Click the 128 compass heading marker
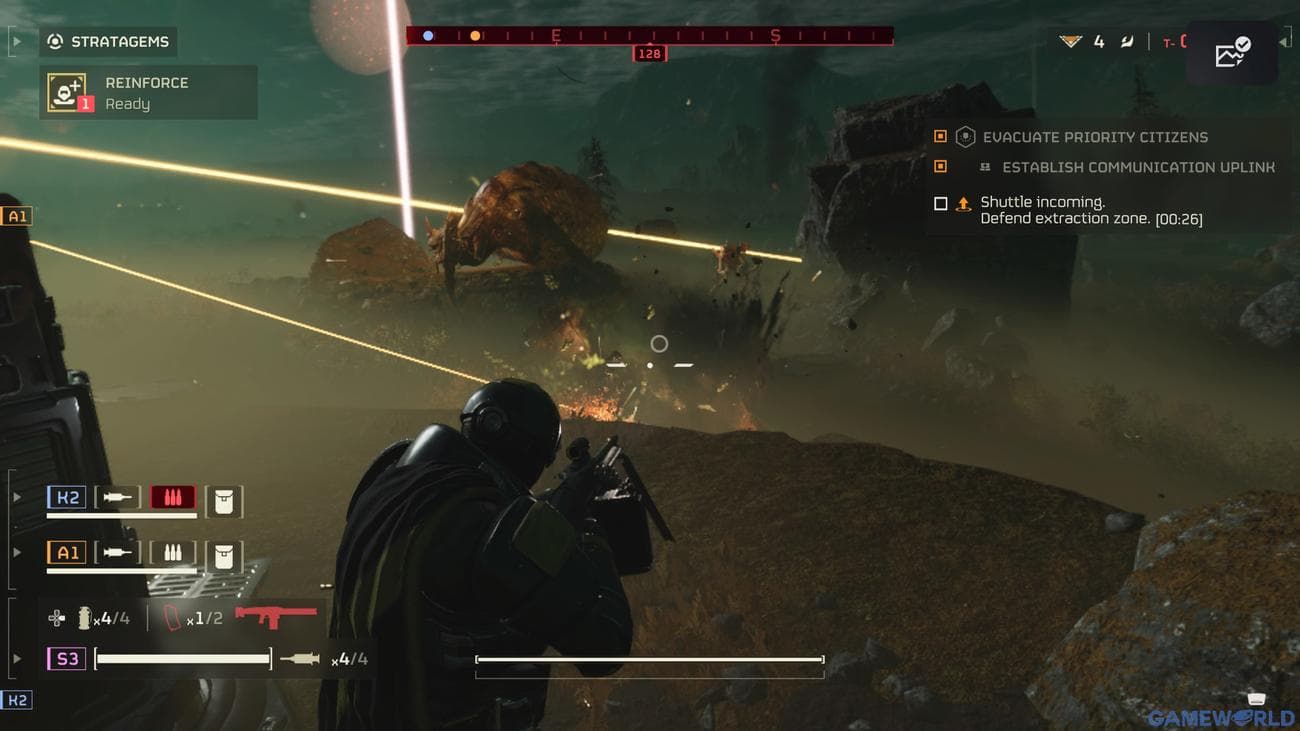The image size is (1300, 731). [x=648, y=53]
